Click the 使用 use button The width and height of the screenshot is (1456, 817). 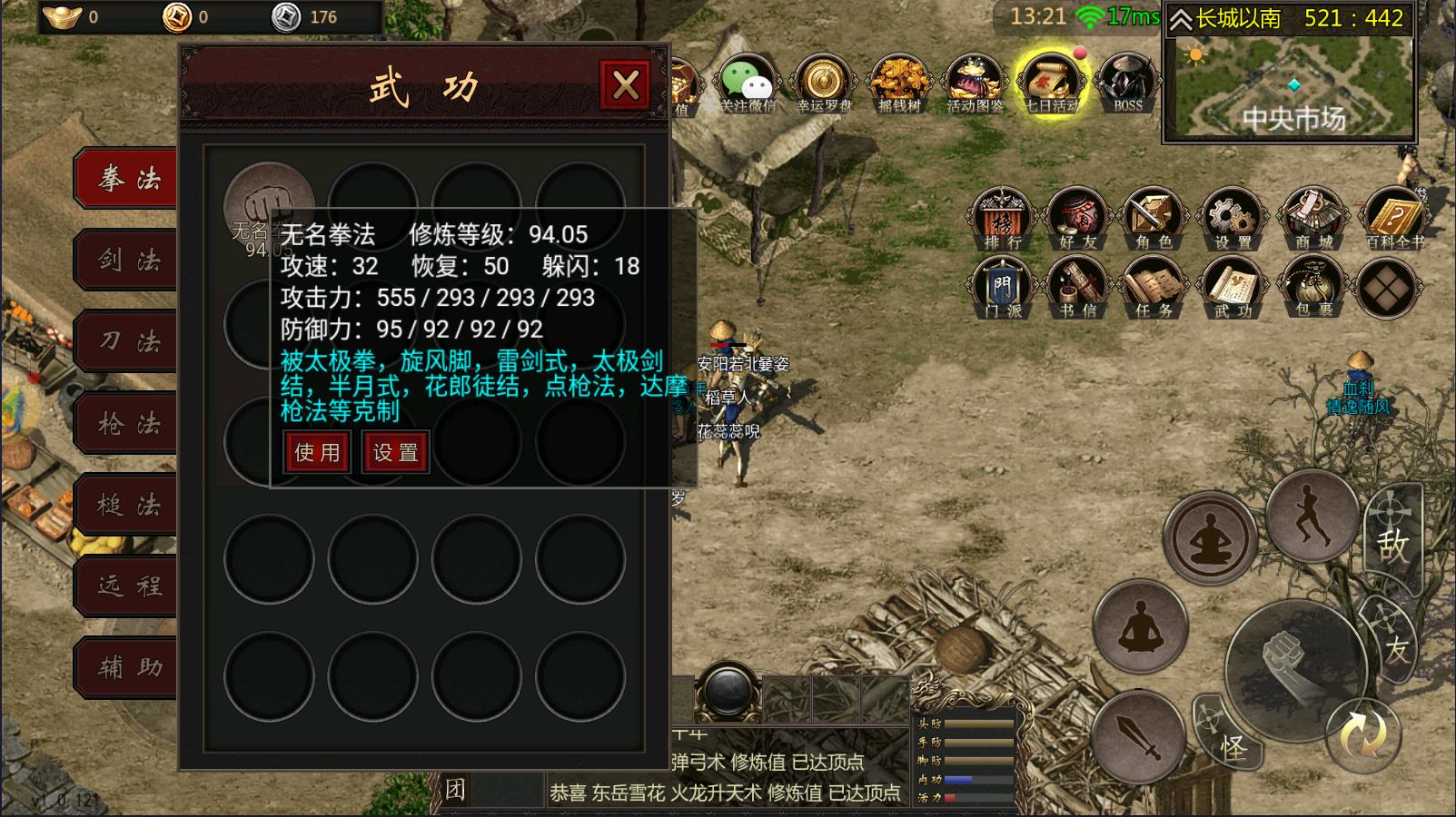317,452
